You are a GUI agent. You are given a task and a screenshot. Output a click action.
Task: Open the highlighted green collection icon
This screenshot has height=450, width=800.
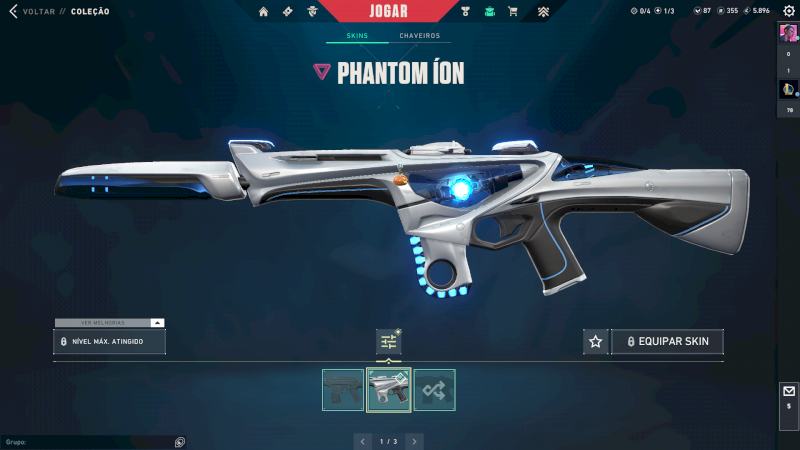(x=489, y=12)
